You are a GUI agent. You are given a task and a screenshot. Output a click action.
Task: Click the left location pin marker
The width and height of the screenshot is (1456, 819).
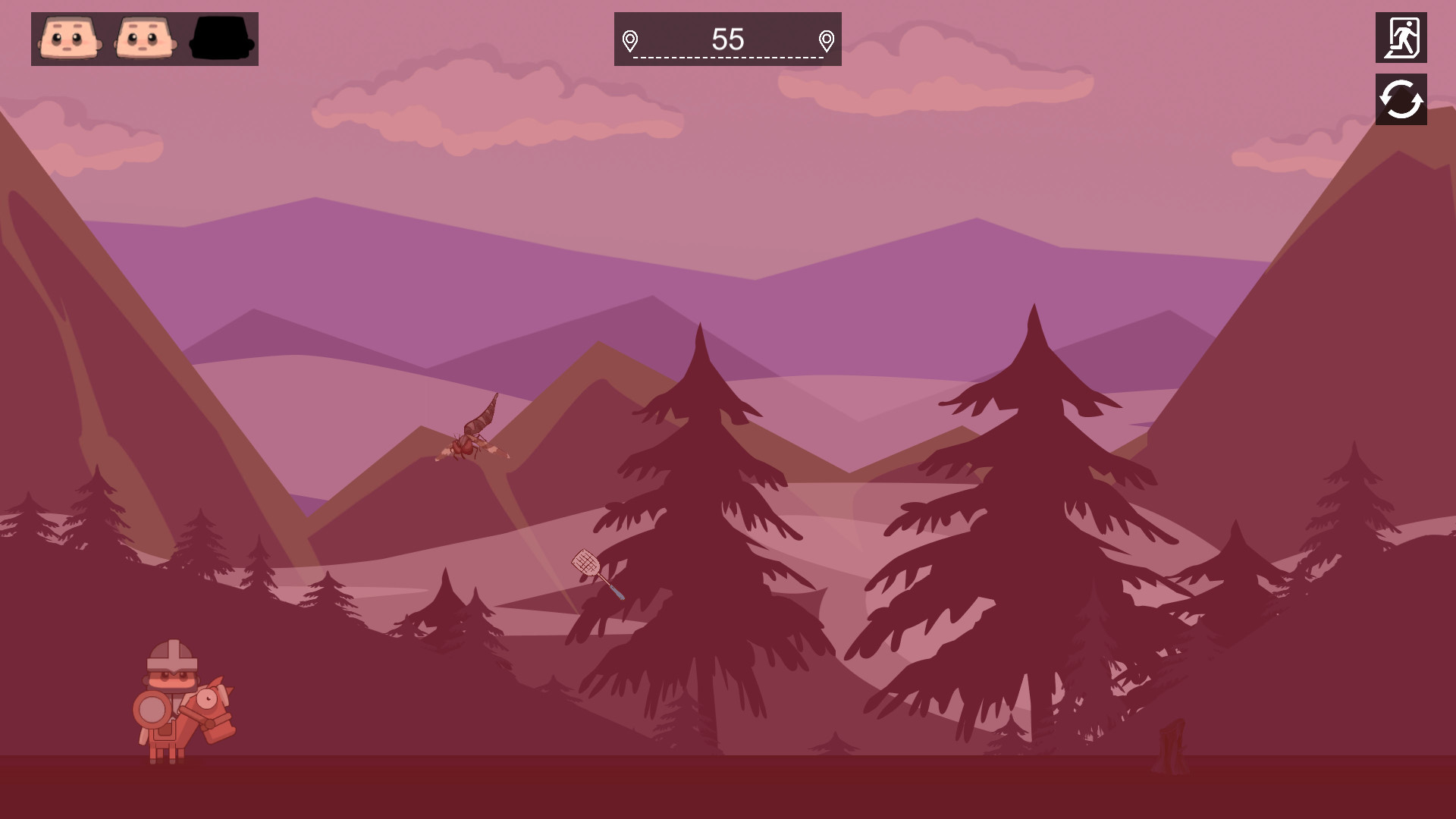pos(630,42)
